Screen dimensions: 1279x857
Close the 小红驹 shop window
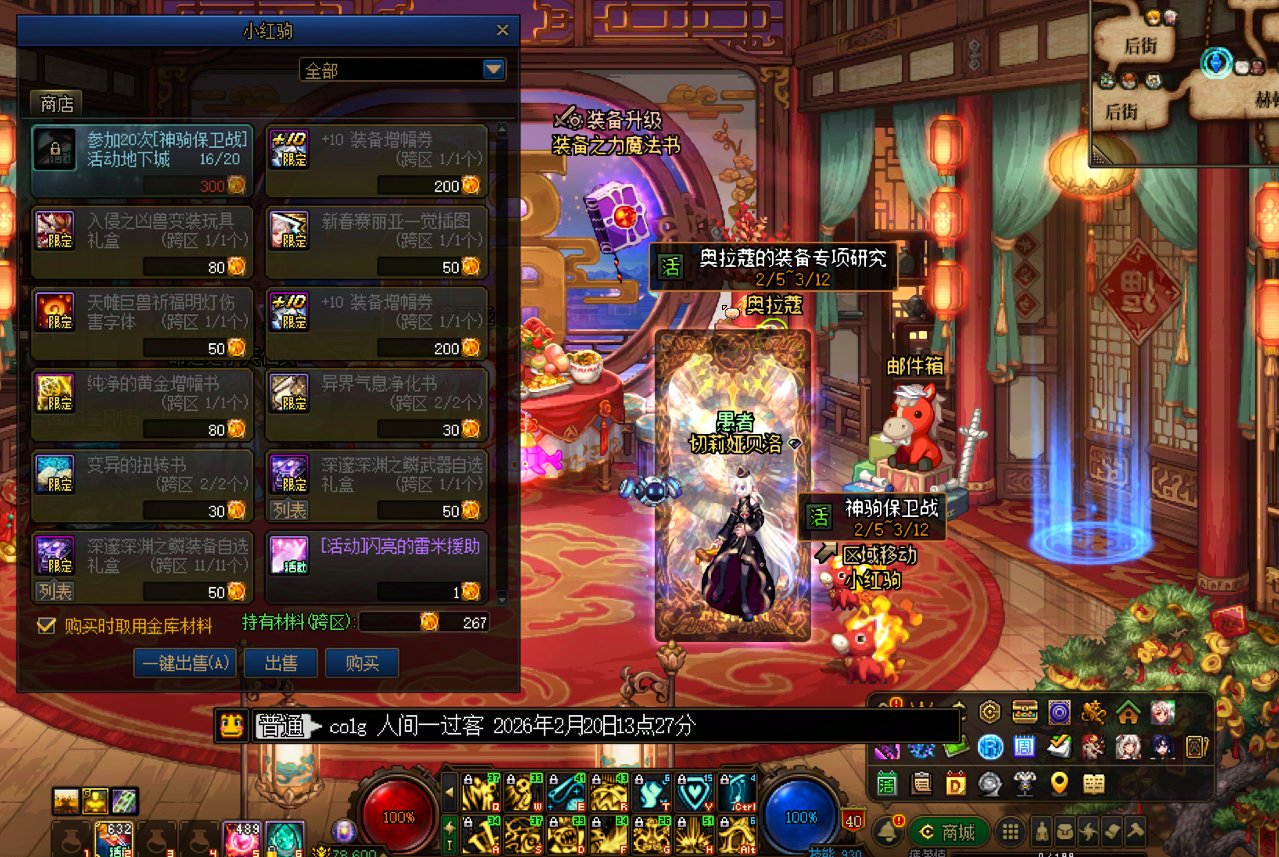pos(502,31)
